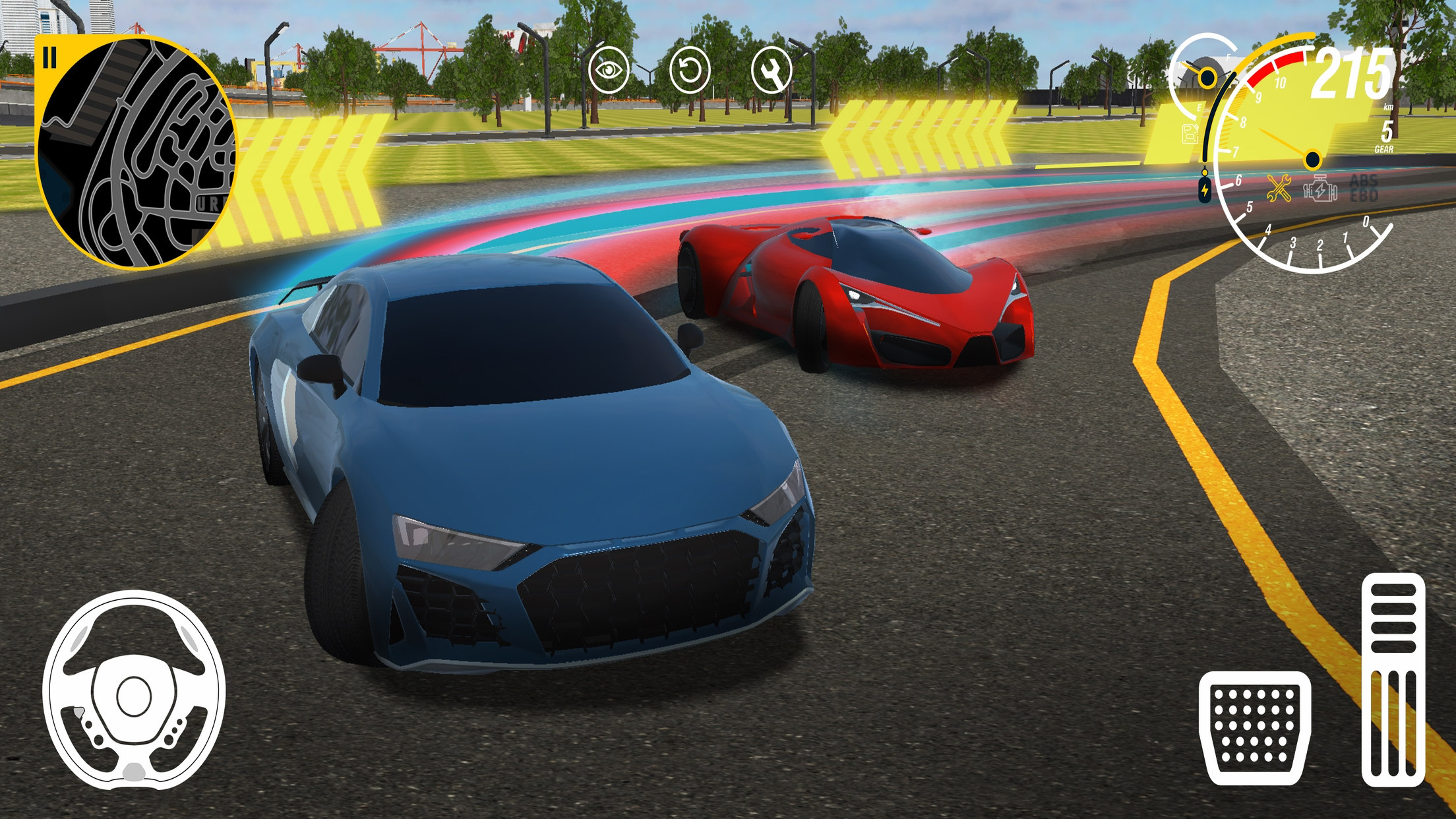
Task: Open the circular minimap
Action: [x=137, y=155]
